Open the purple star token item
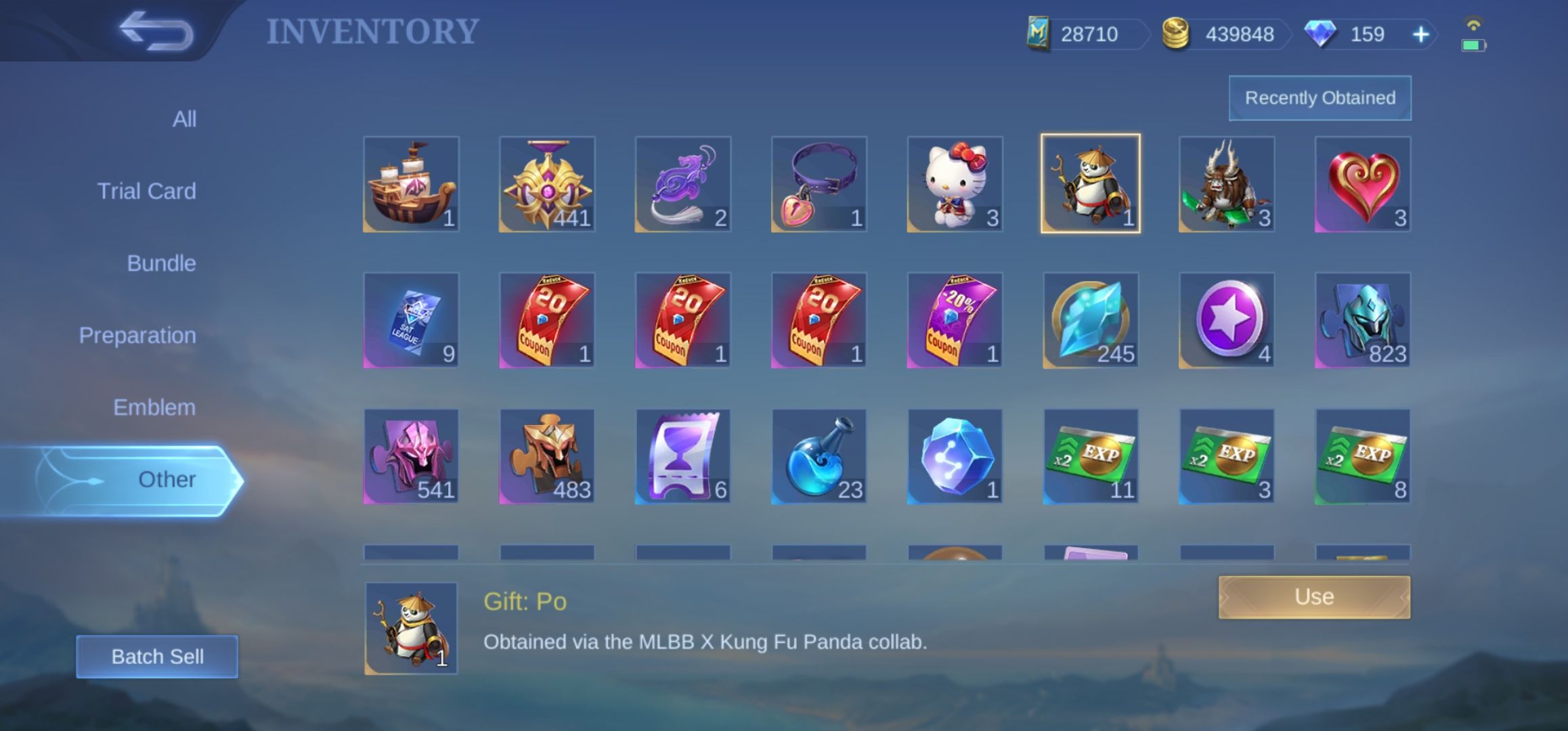Screen dimensions: 1568x731 [x=1225, y=319]
